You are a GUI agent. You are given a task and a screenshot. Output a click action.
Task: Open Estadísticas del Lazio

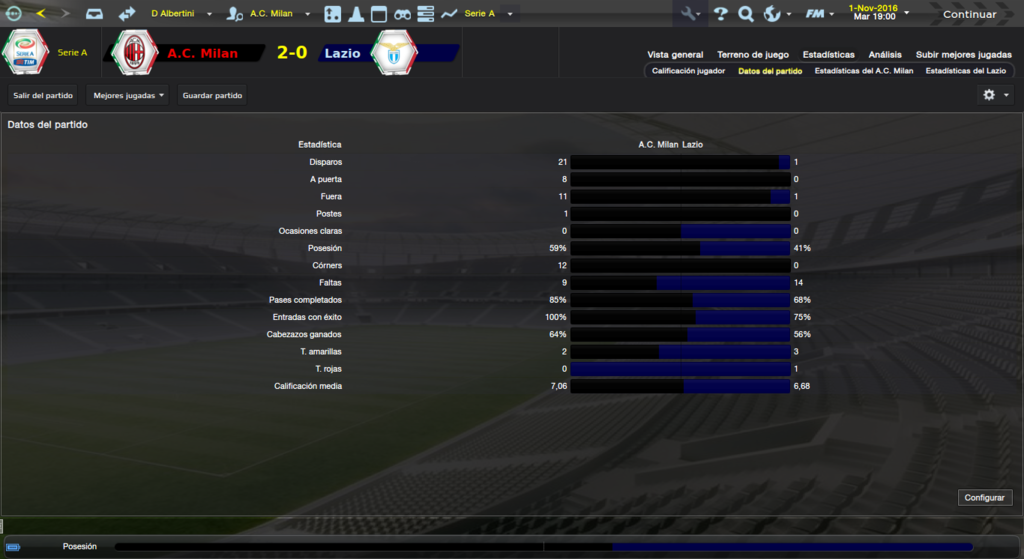point(965,71)
